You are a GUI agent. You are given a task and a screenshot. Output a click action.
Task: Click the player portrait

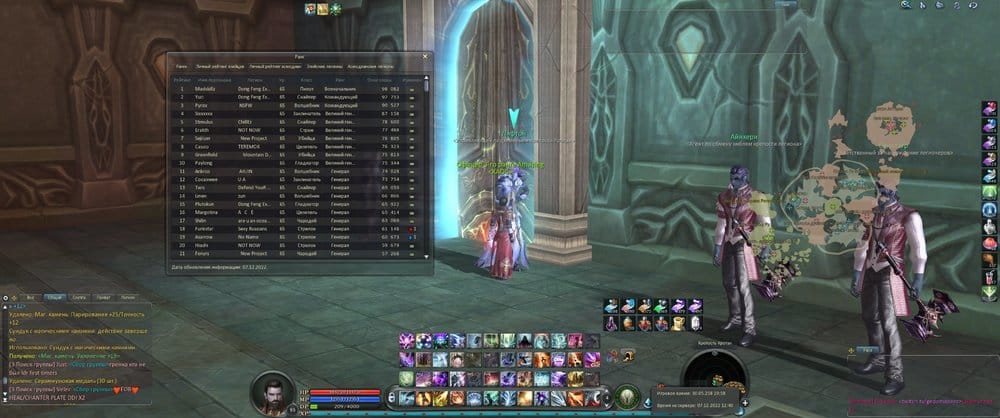[x=272, y=392]
